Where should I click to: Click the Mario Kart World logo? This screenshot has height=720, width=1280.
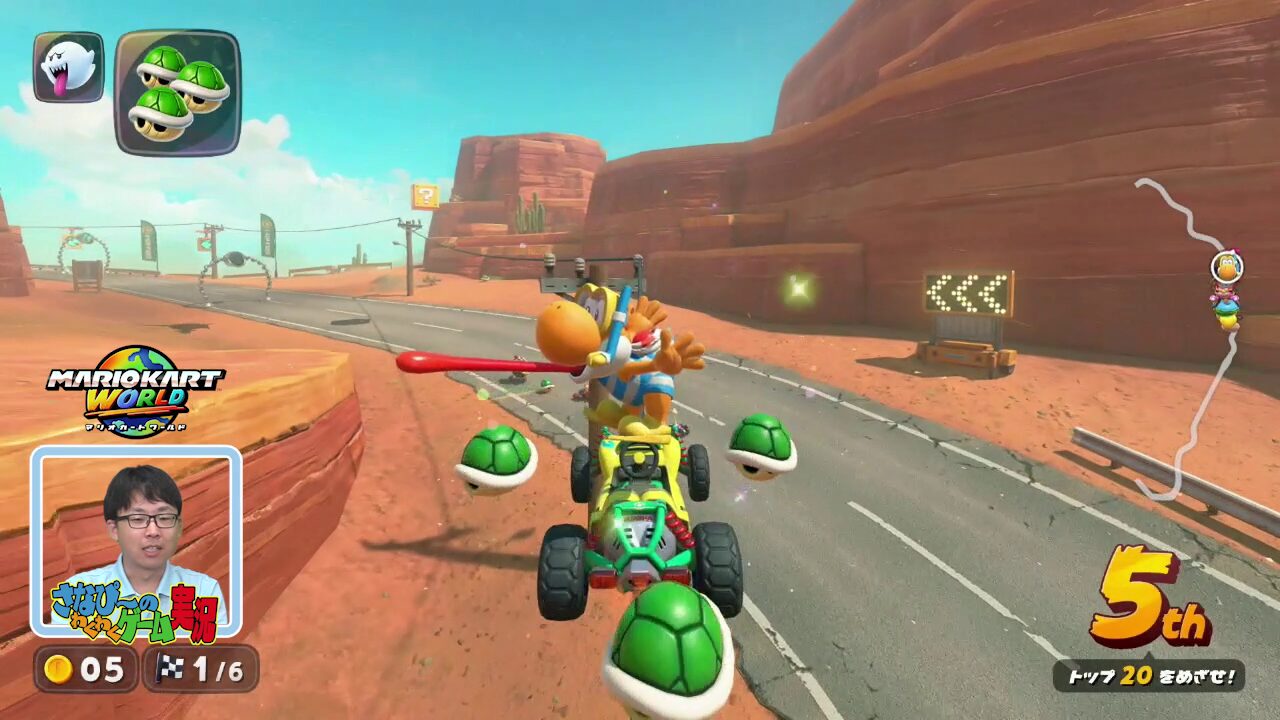[136, 391]
